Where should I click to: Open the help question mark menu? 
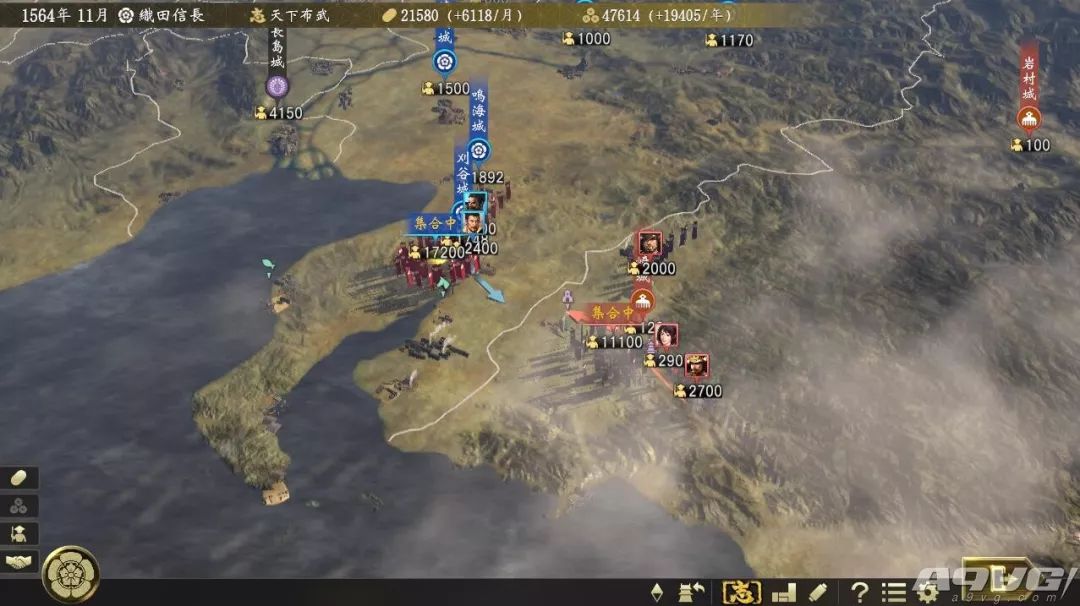(x=859, y=592)
